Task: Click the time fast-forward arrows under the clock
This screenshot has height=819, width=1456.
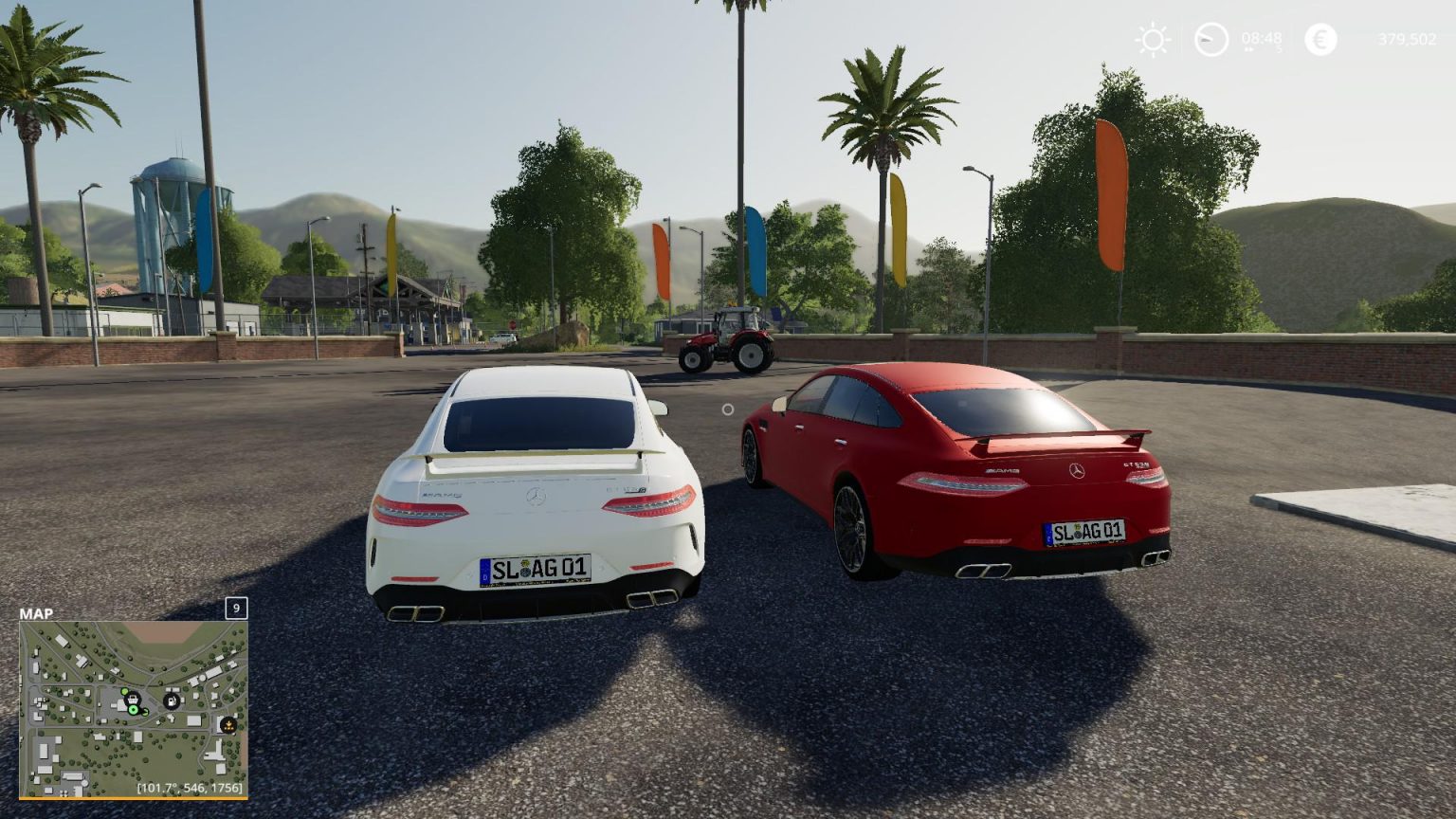Action: point(1249,49)
